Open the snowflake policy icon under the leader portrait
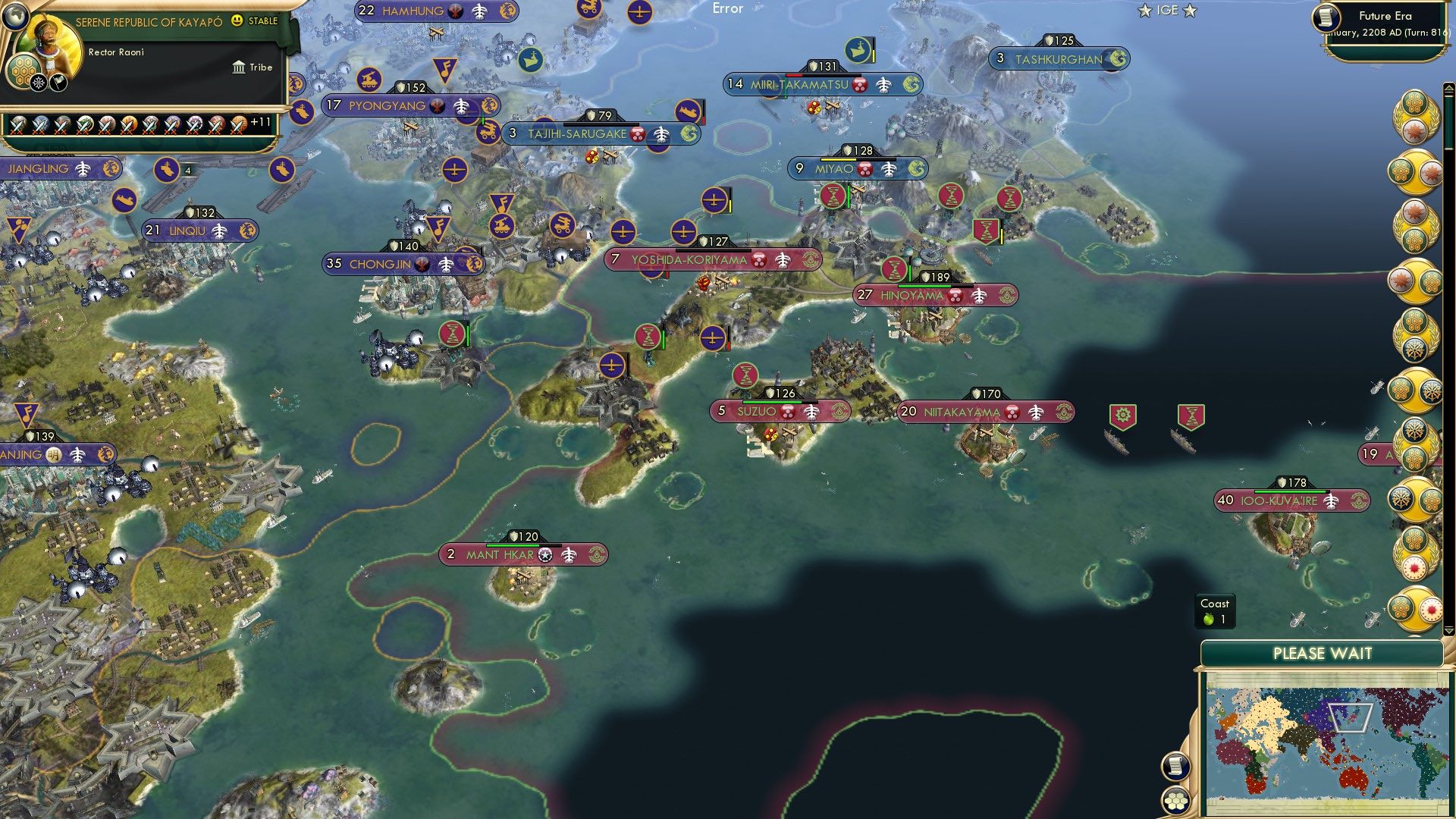 (x=39, y=83)
